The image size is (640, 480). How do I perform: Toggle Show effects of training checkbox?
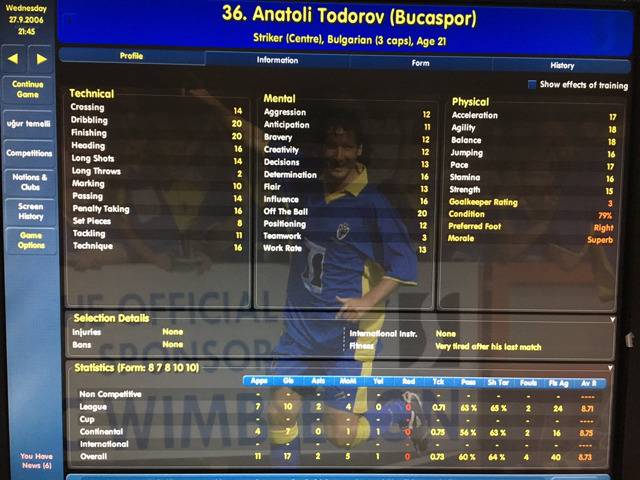tap(532, 85)
